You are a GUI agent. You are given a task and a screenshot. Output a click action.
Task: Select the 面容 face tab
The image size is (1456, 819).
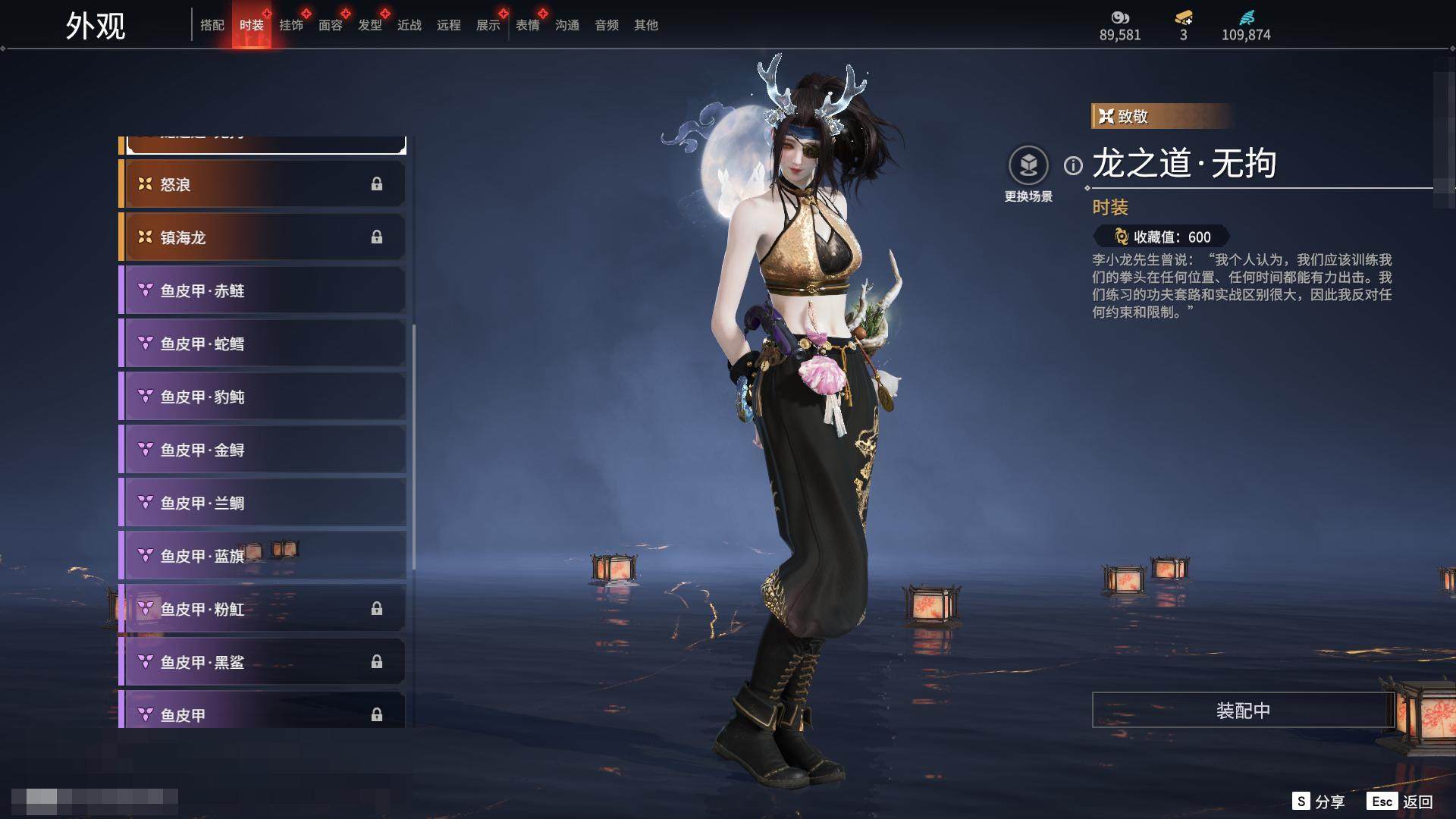pyautogui.click(x=331, y=25)
